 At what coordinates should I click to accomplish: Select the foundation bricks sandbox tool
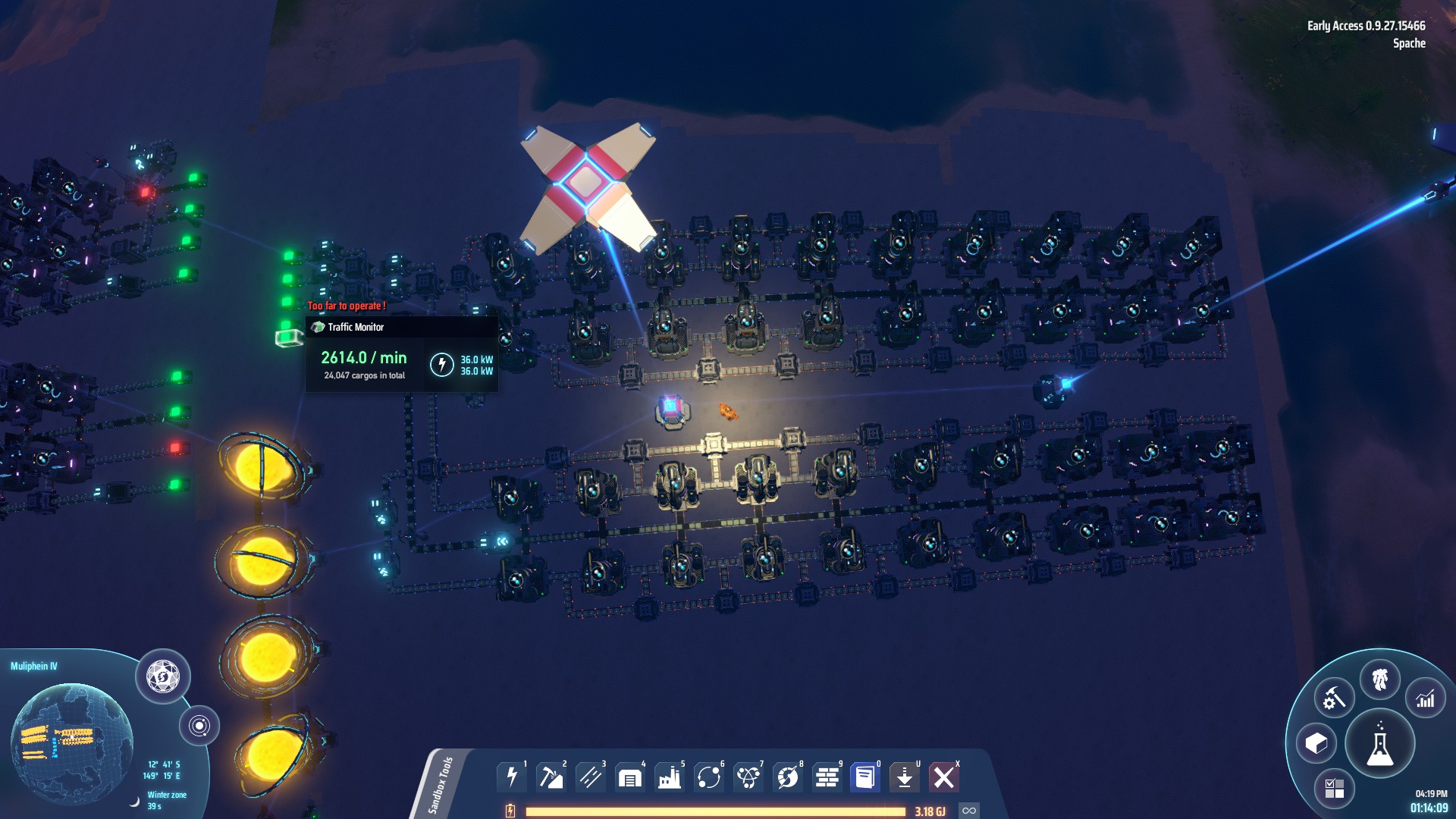826,777
